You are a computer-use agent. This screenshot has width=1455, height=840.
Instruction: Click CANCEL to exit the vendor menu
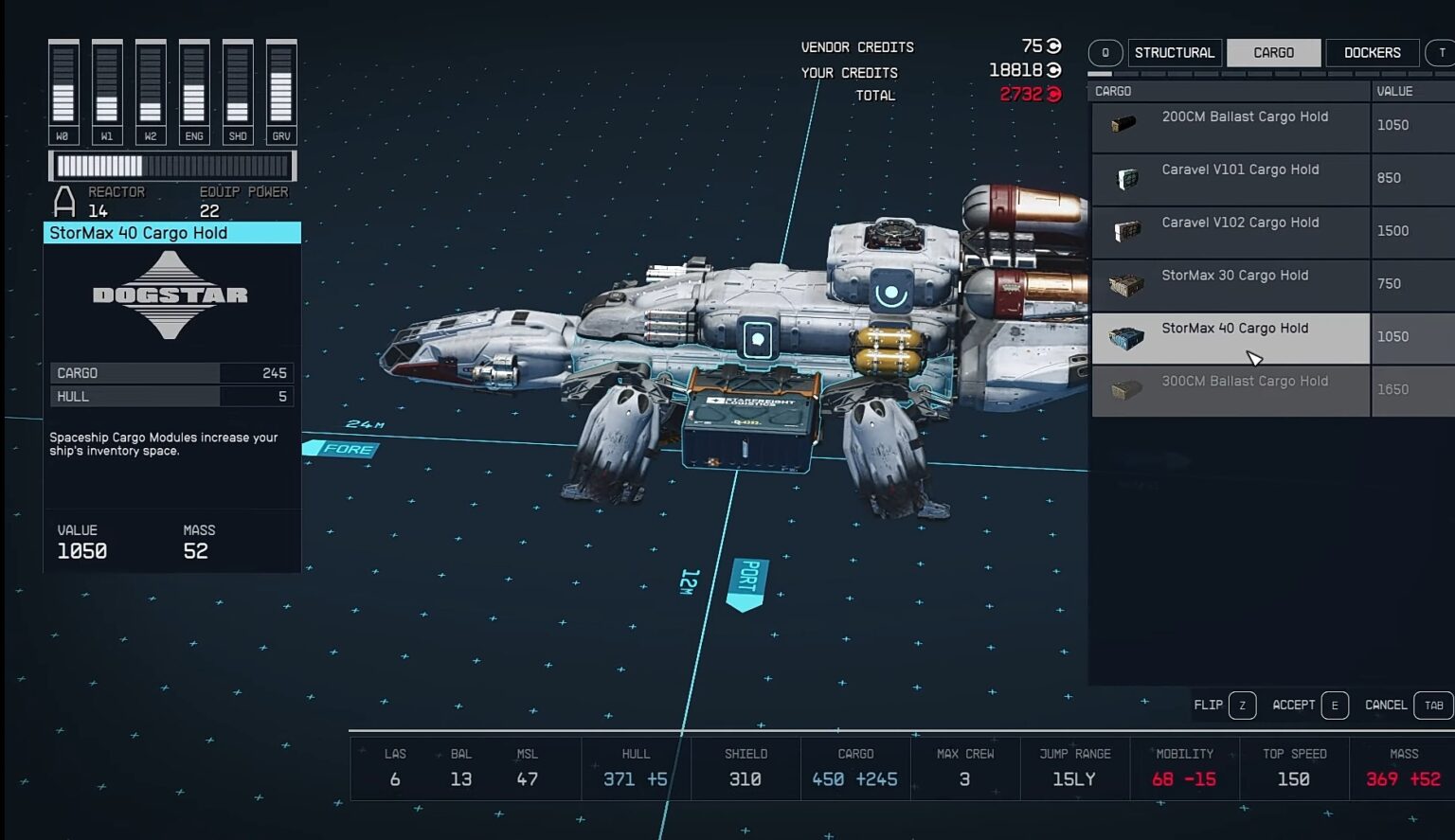[x=1385, y=705]
